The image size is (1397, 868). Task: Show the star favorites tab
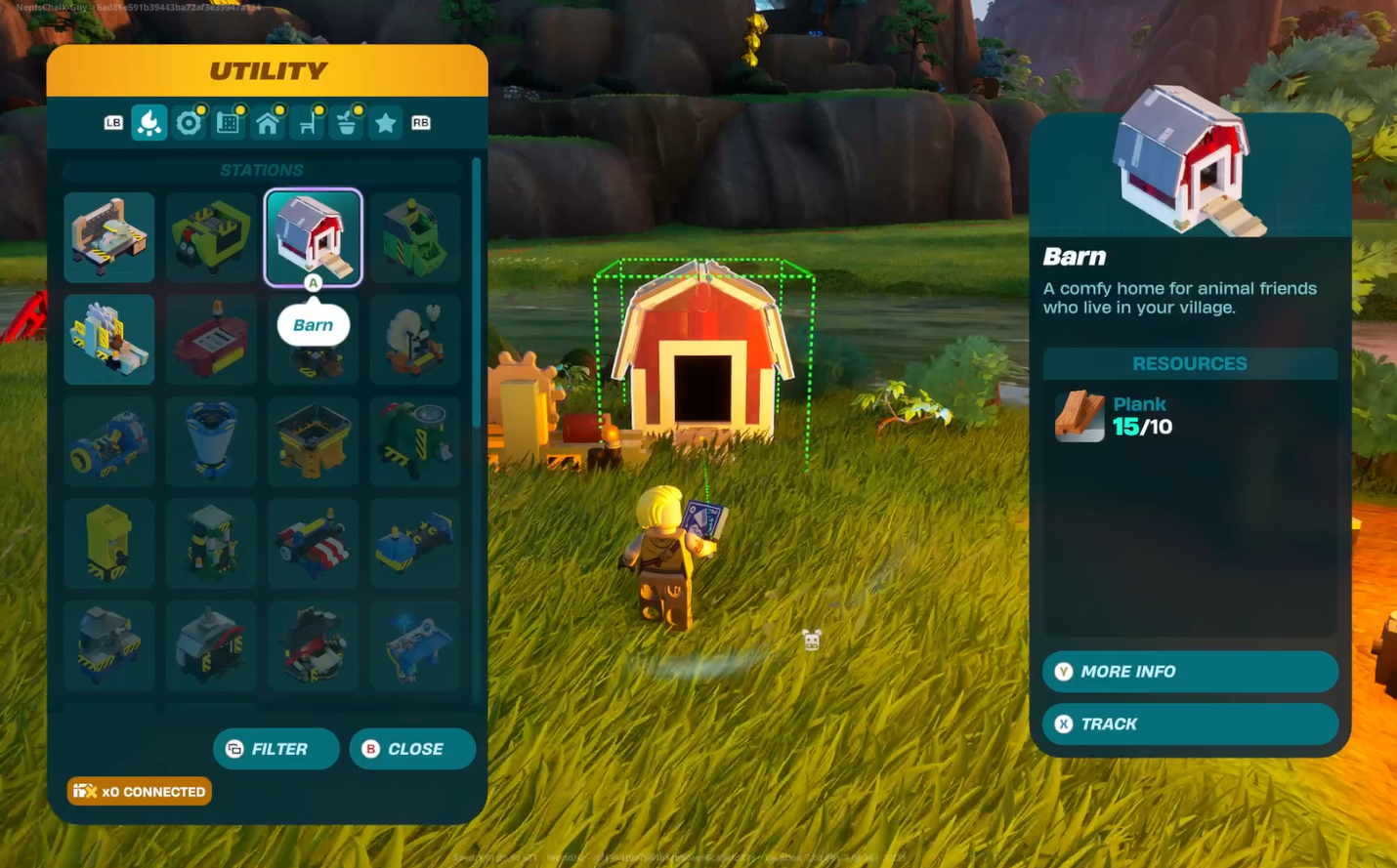point(386,123)
